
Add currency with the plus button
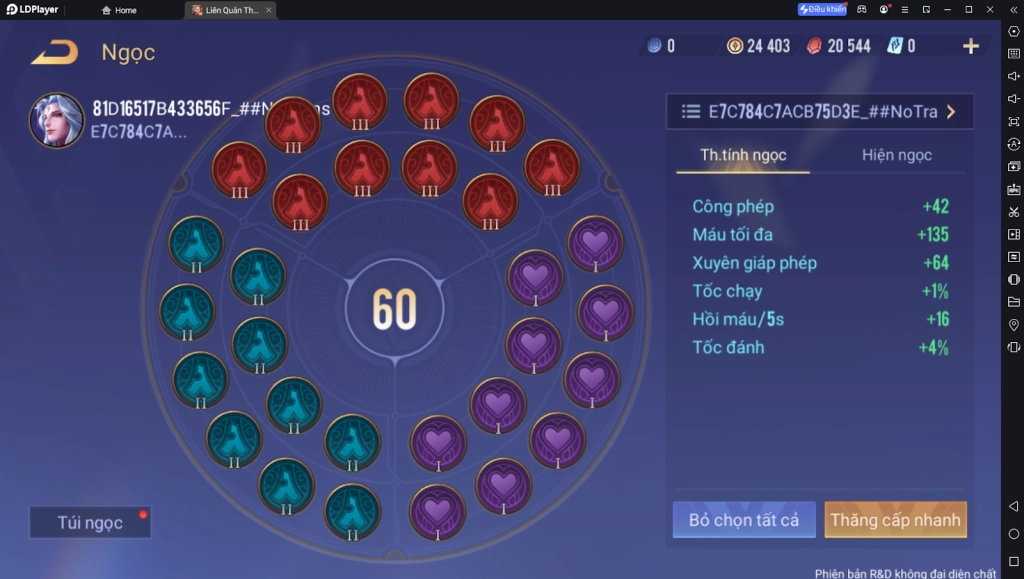point(970,46)
